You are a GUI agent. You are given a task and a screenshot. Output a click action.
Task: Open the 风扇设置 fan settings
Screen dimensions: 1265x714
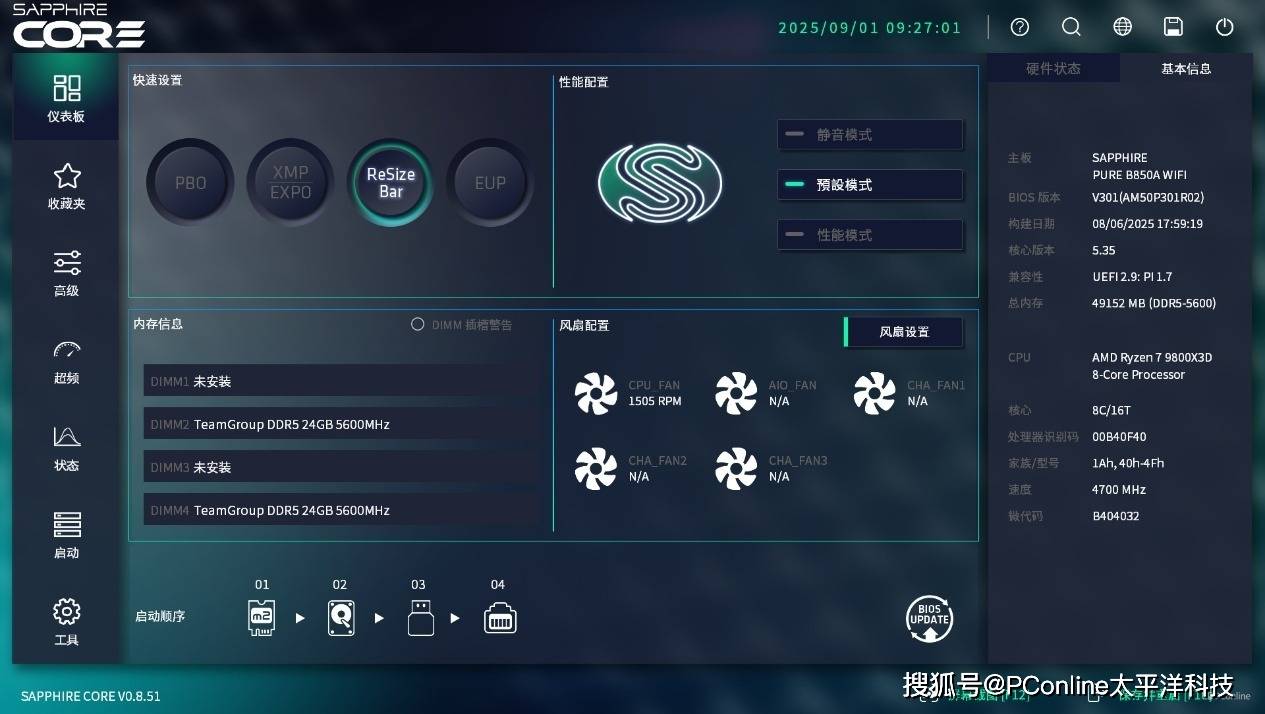(904, 332)
